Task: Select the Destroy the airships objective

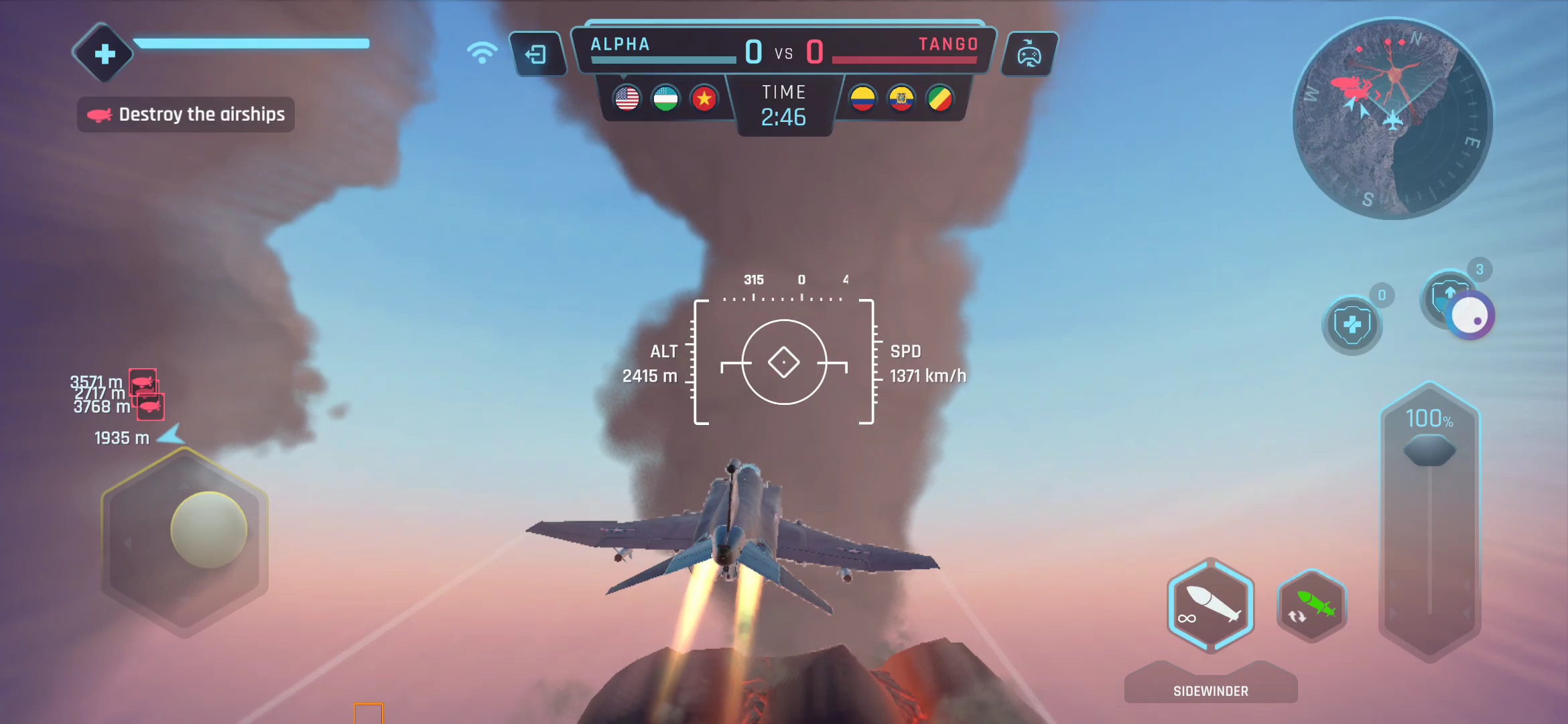Action: (x=186, y=115)
